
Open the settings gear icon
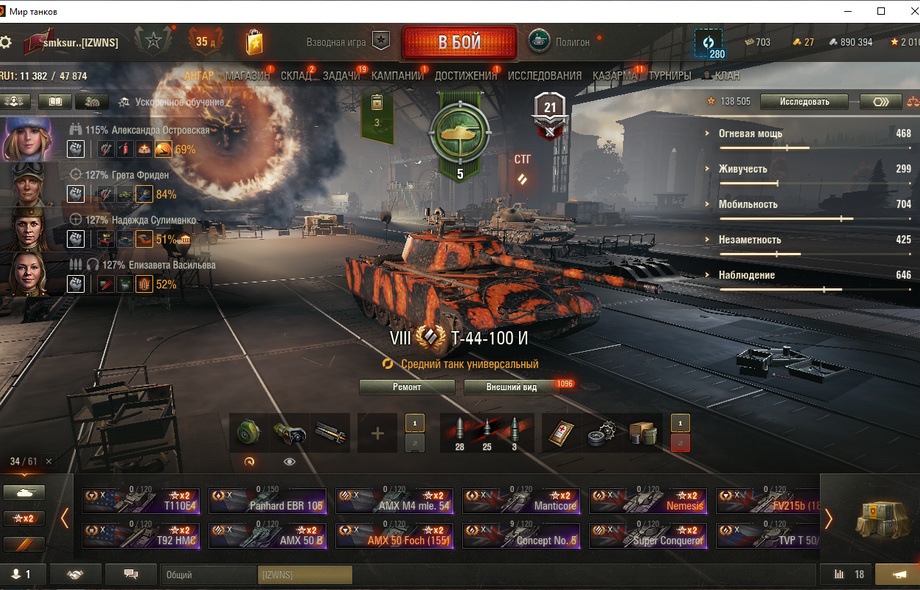point(6,43)
